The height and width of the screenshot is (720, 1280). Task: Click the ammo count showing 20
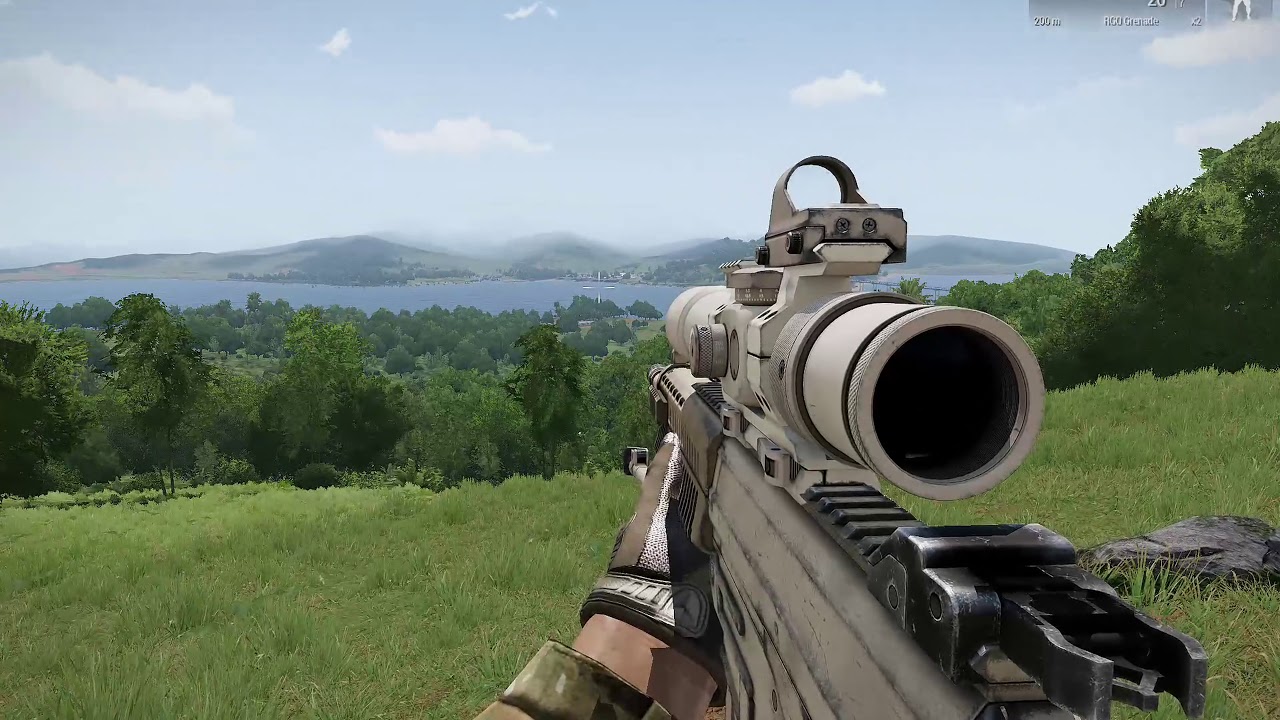coord(1158,4)
